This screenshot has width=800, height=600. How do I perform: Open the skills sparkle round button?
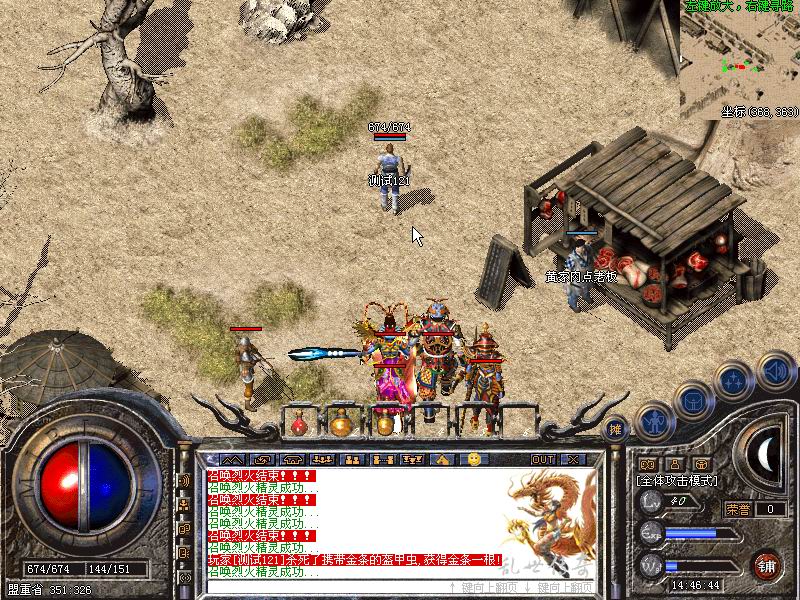(735, 381)
